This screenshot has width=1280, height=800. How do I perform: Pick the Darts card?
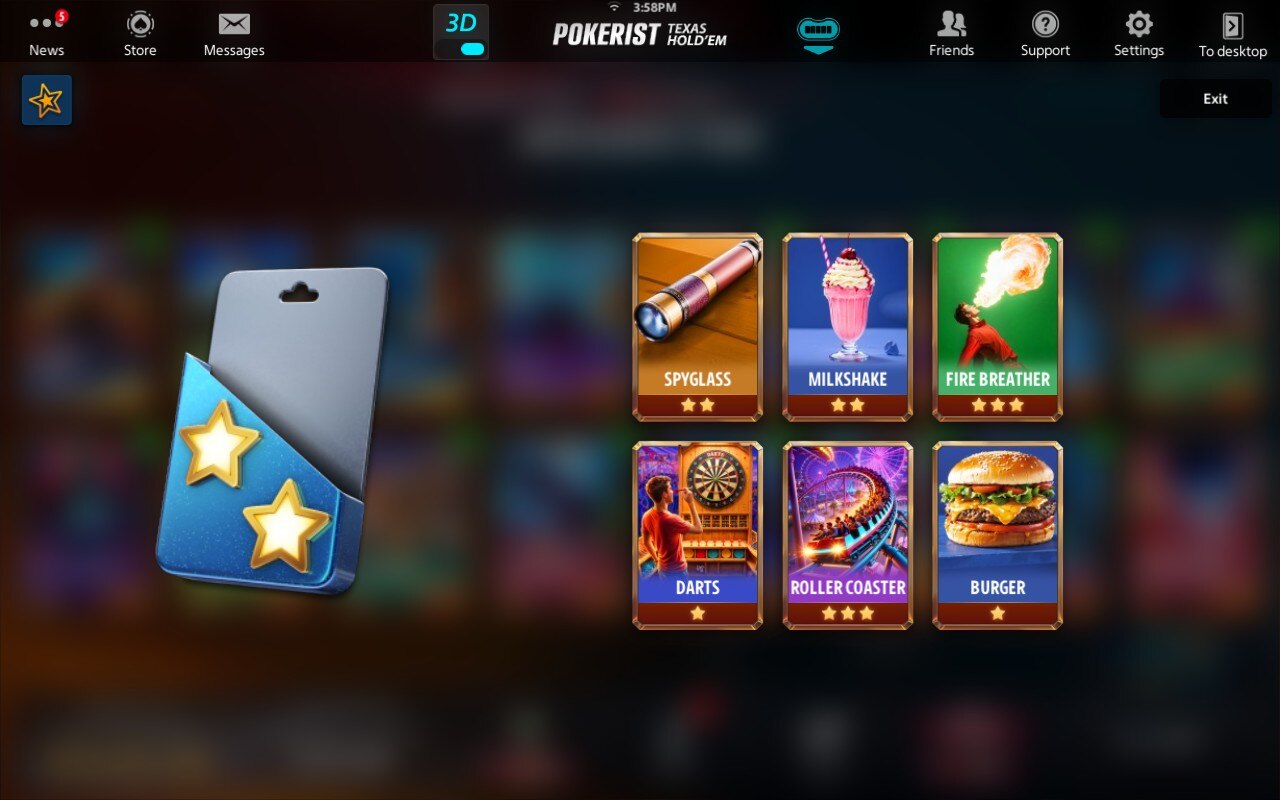(x=698, y=535)
